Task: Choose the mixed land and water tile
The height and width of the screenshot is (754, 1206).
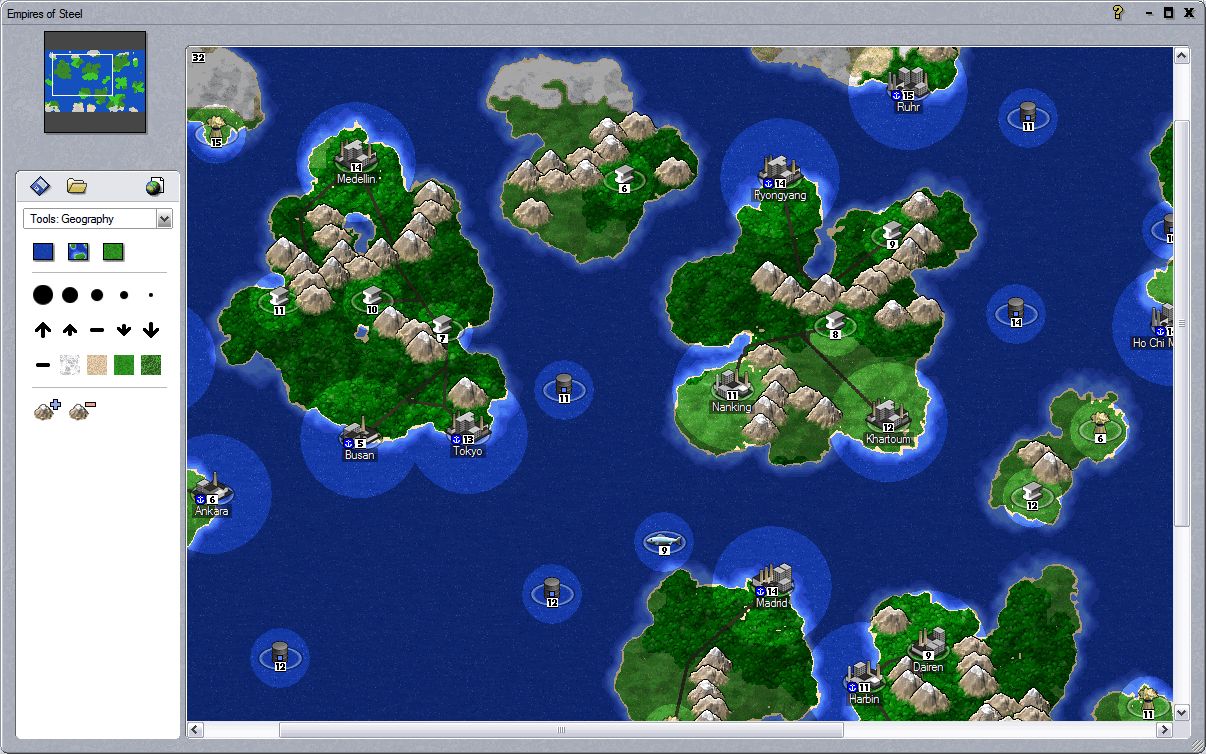Action: click(78, 252)
